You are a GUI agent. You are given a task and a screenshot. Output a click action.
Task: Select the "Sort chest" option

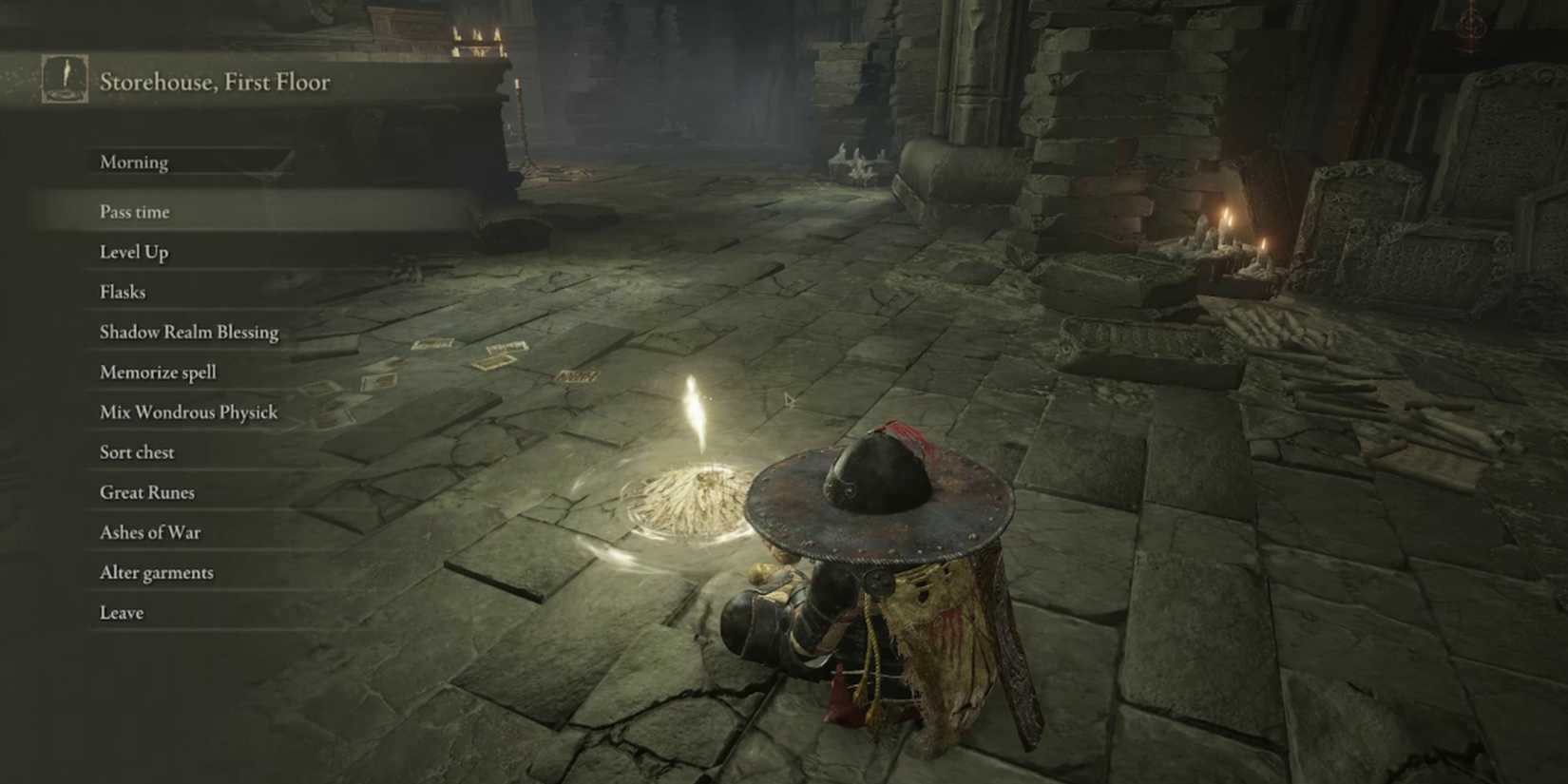tap(136, 451)
